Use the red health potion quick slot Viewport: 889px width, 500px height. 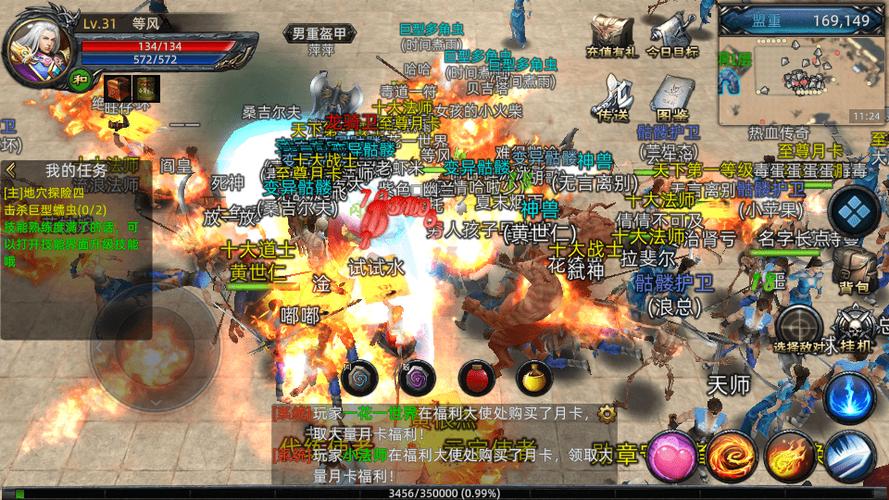476,377
